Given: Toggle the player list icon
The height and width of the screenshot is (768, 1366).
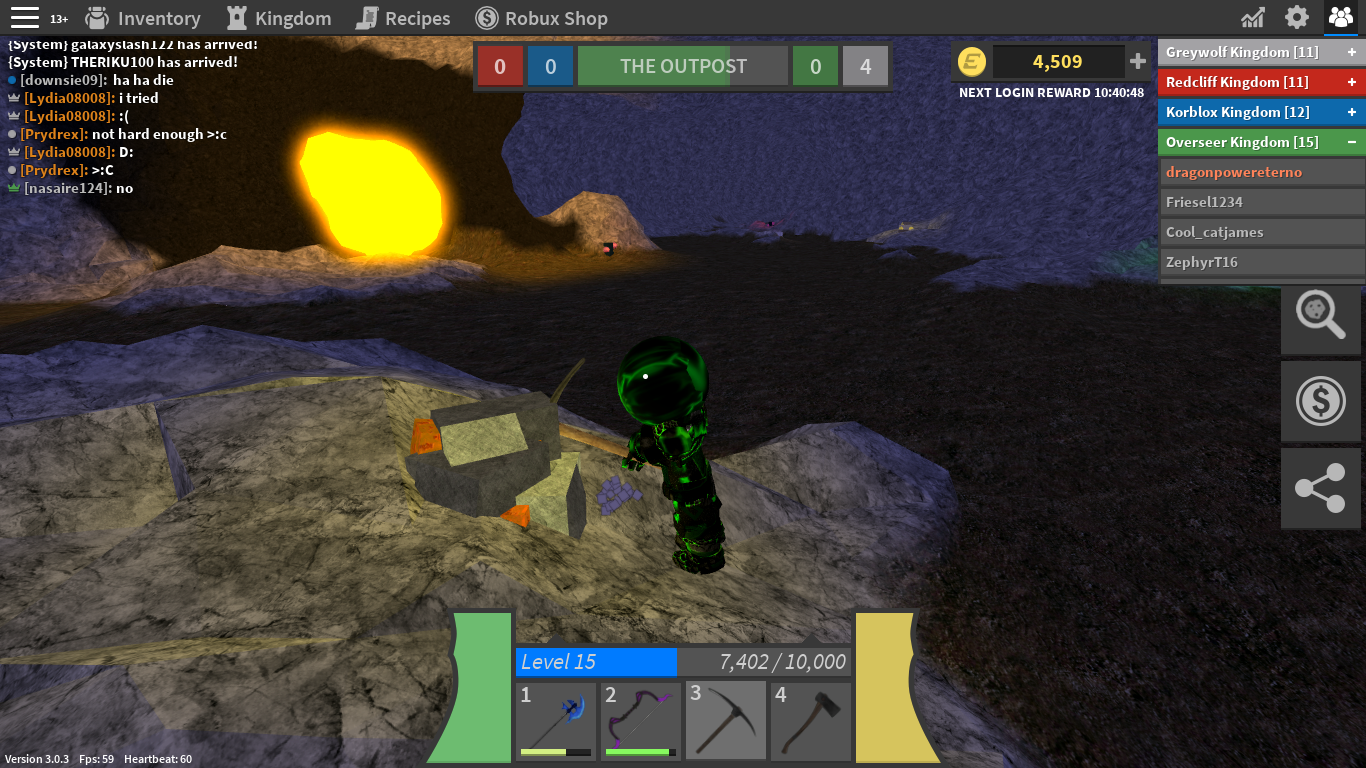Looking at the screenshot, I should [x=1341, y=18].
